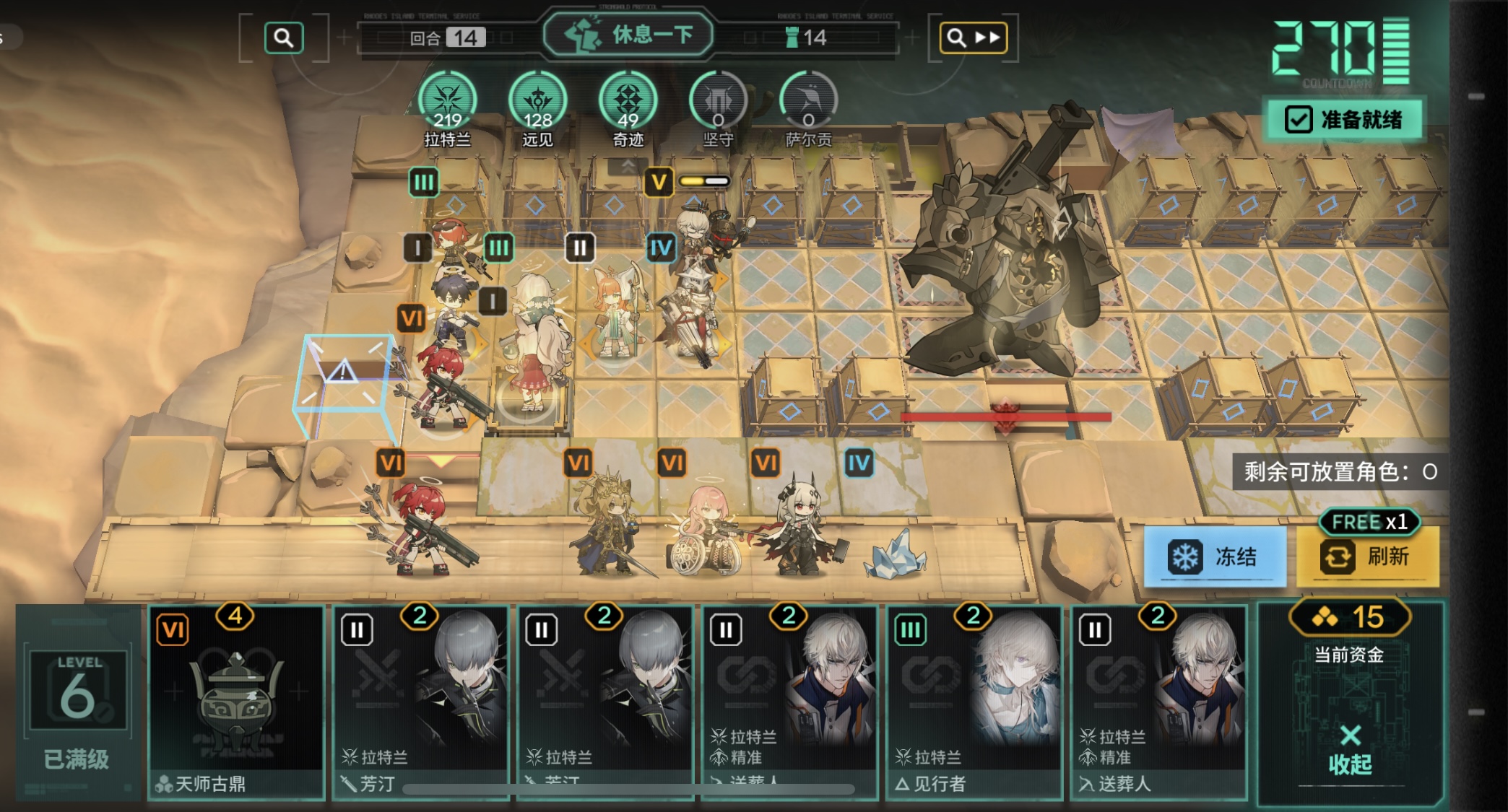Show the 远见 synergy details

(537, 102)
